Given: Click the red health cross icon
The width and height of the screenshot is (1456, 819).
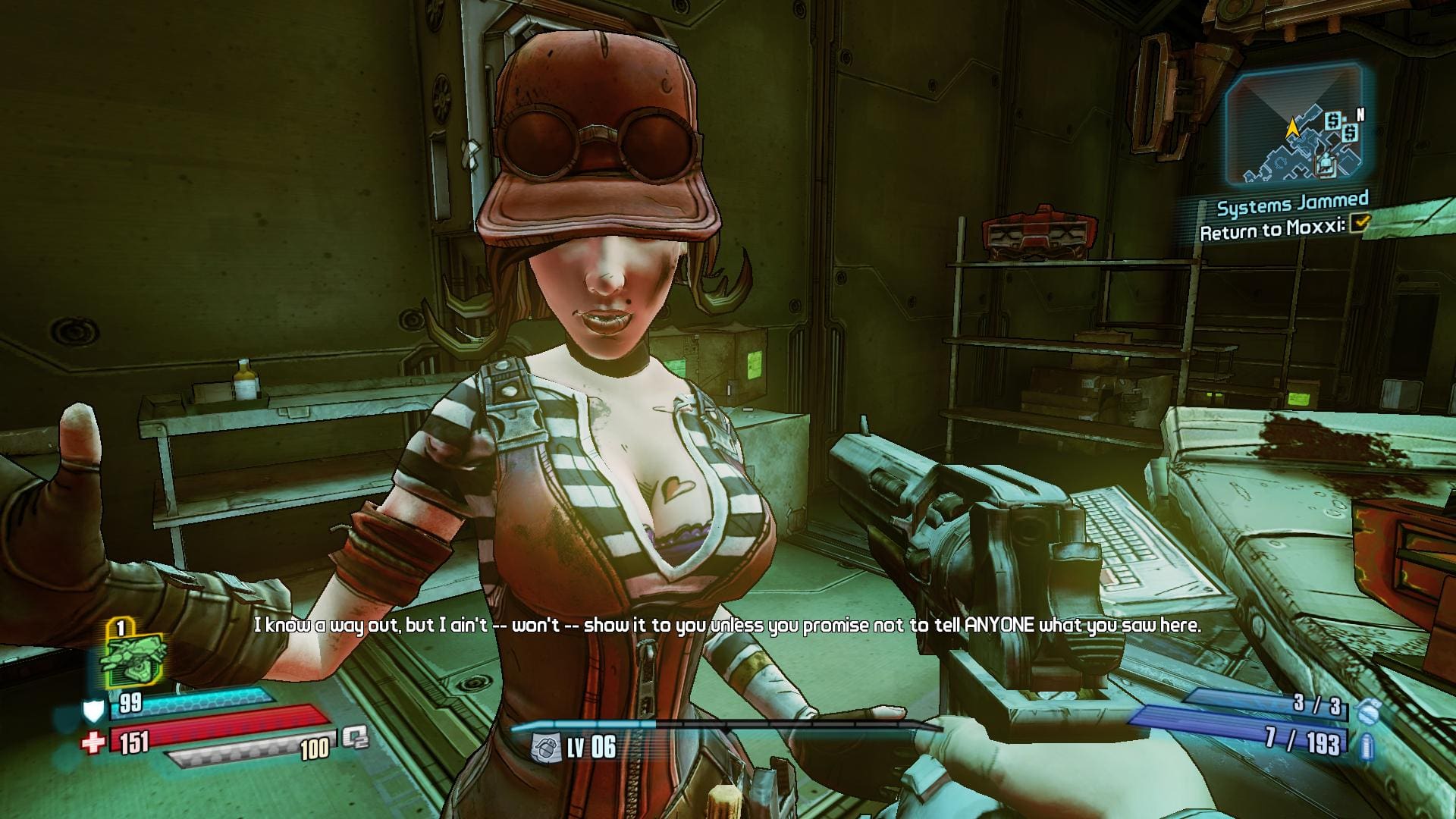Looking at the screenshot, I should coord(93,742).
